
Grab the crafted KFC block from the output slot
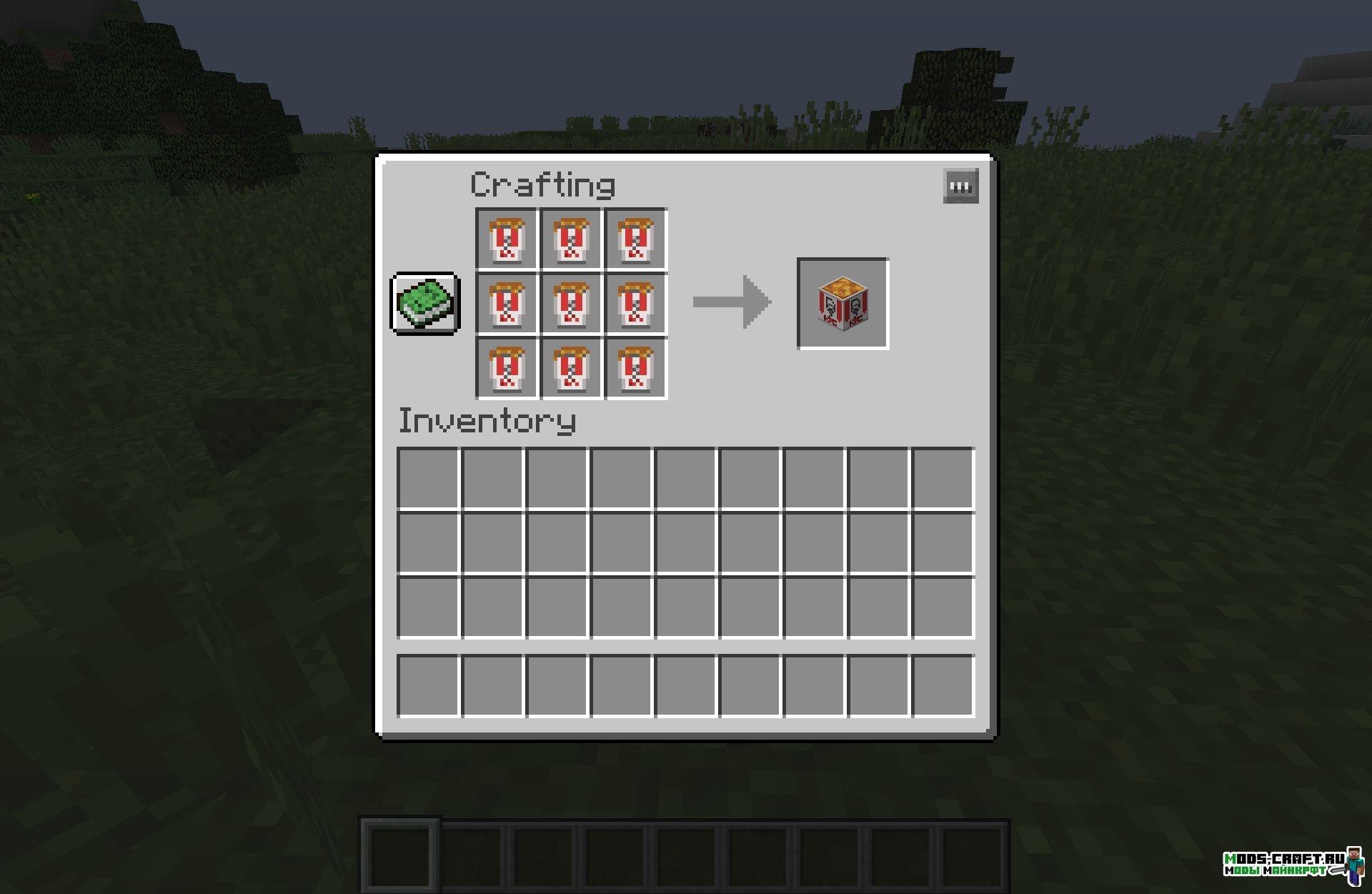tap(842, 304)
